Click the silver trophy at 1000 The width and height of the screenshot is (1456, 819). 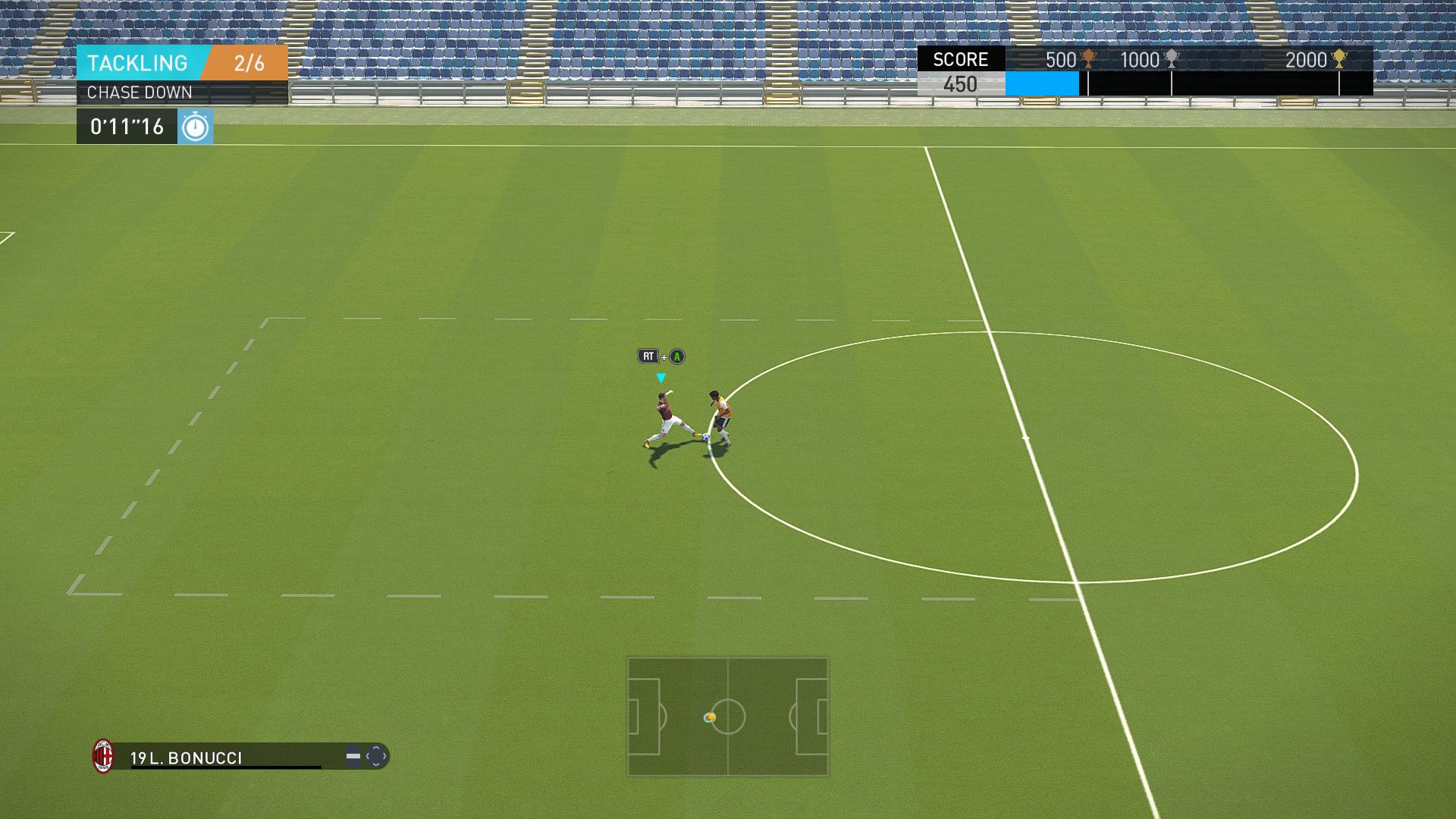pos(1172,59)
